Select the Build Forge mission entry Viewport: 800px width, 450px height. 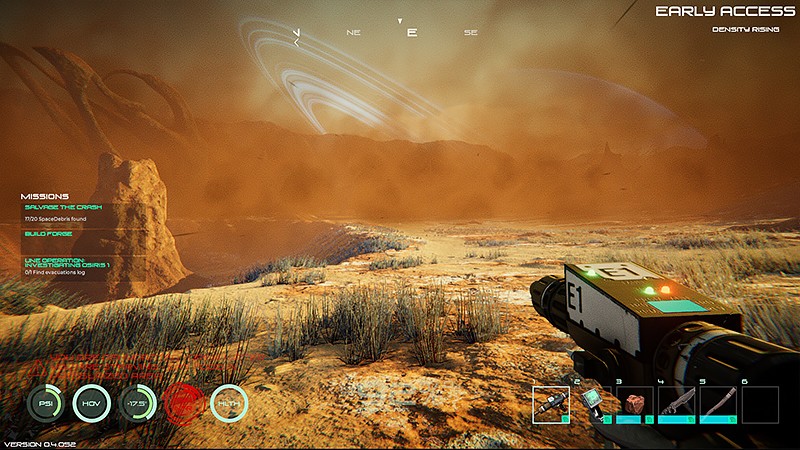pyautogui.click(x=49, y=233)
